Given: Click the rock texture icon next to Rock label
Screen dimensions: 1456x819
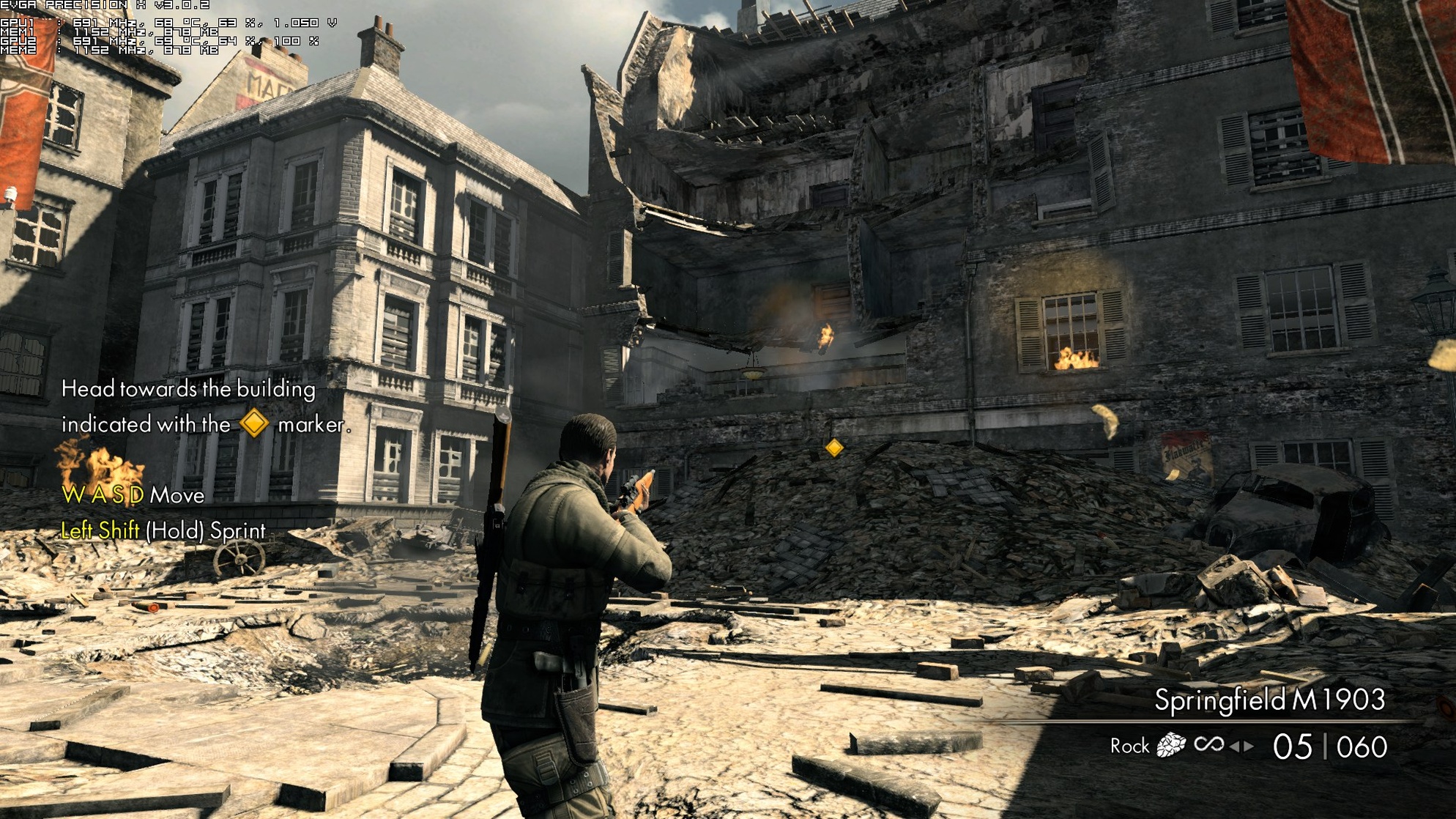Looking at the screenshot, I should tap(1173, 746).
